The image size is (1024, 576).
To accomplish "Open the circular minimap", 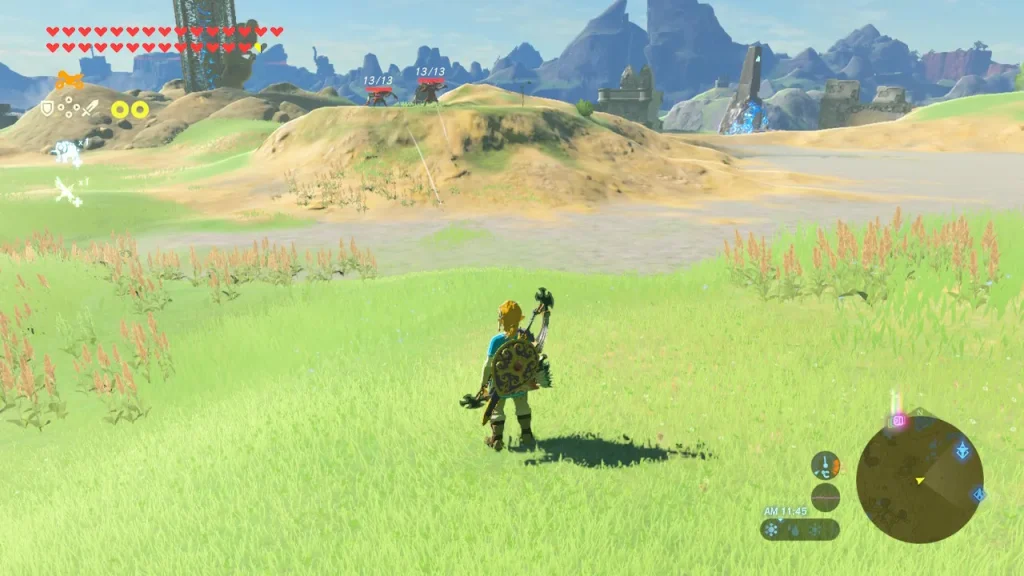I will 919,479.
